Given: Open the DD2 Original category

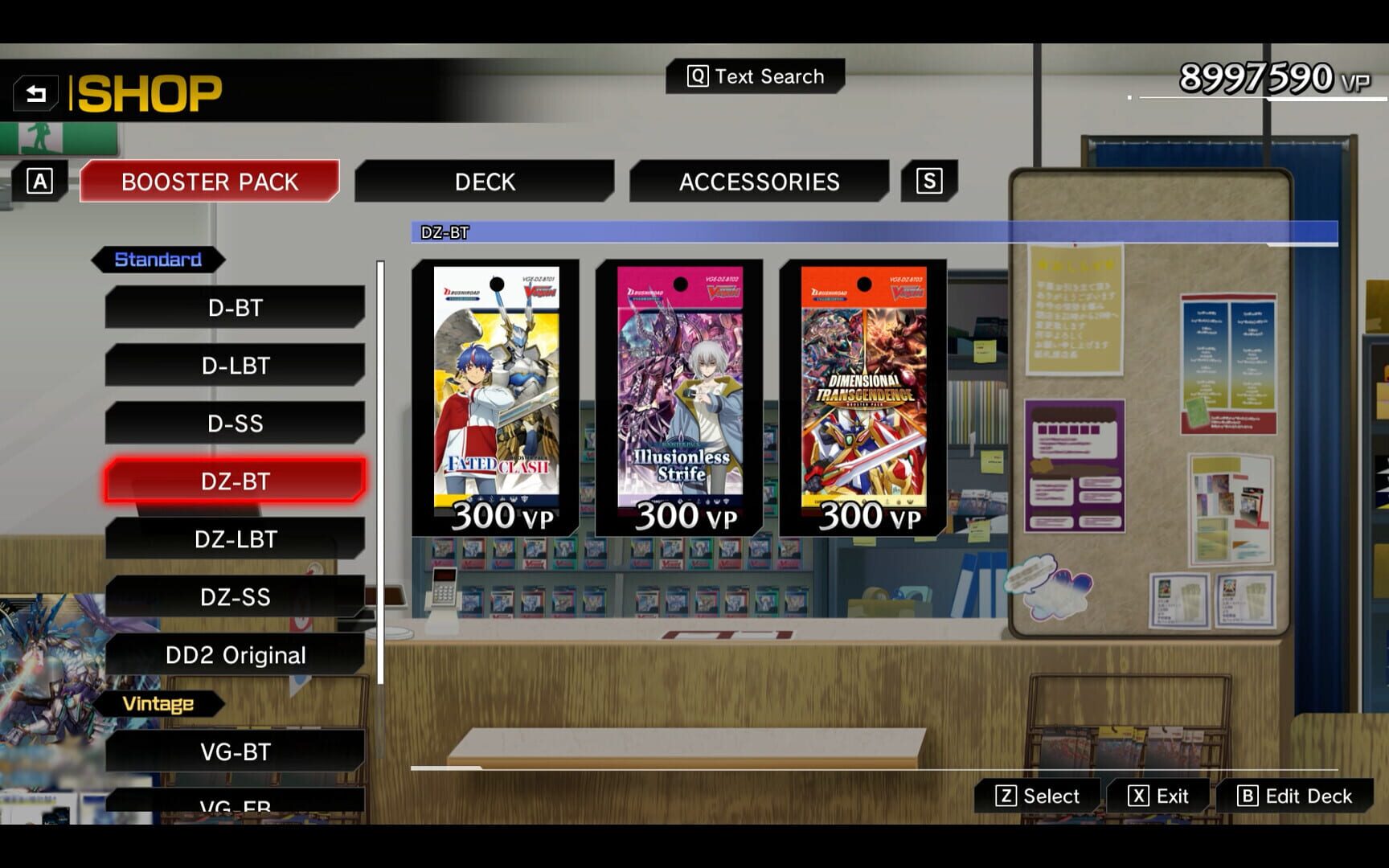Looking at the screenshot, I should pos(233,655).
